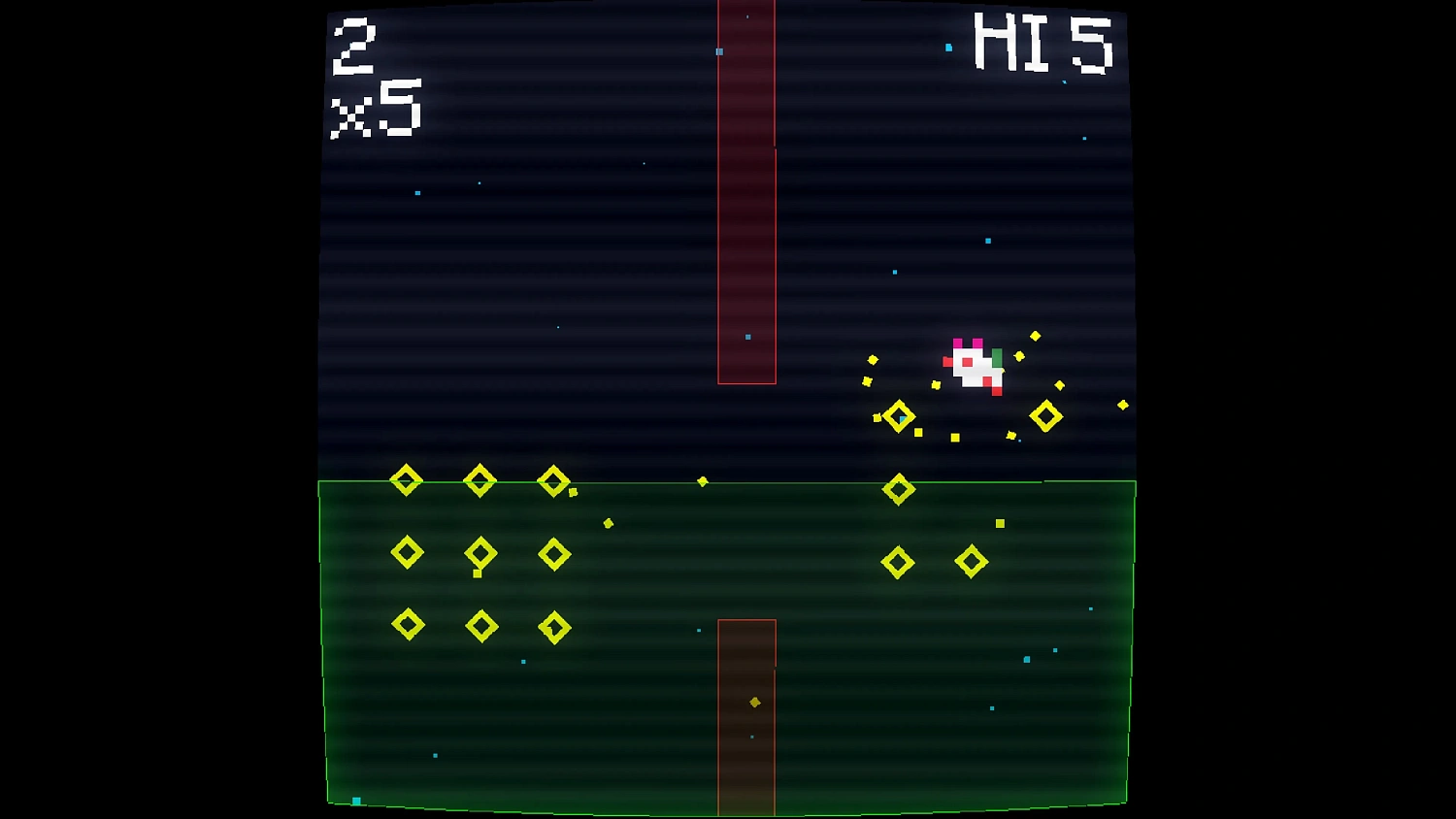Screen dimensions: 1456x819
Task: Click the cyan square inside the top pillar
Action: (x=719, y=50)
